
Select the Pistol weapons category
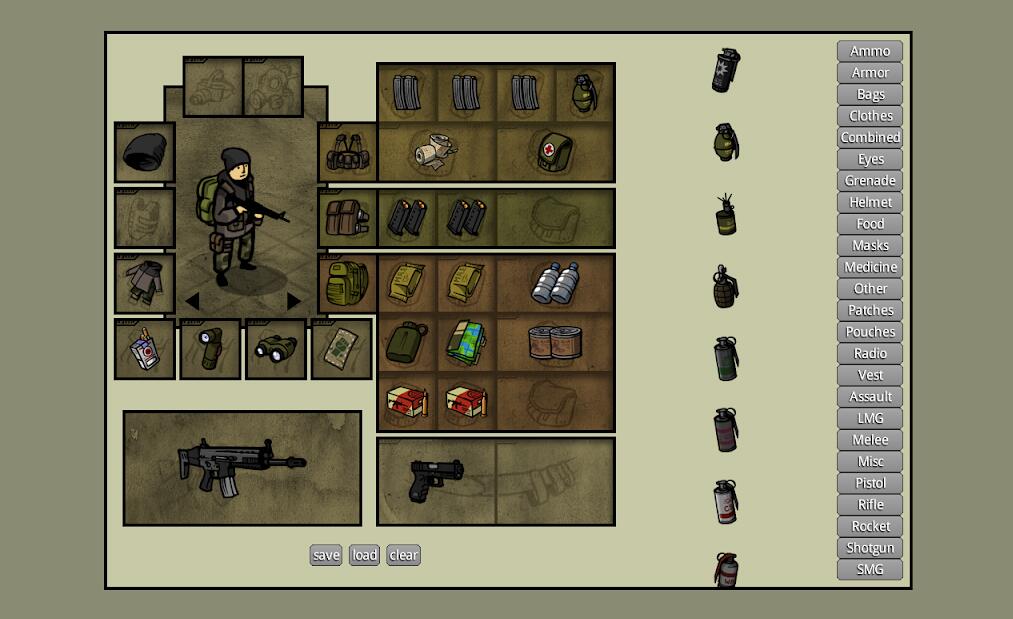click(870, 483)
